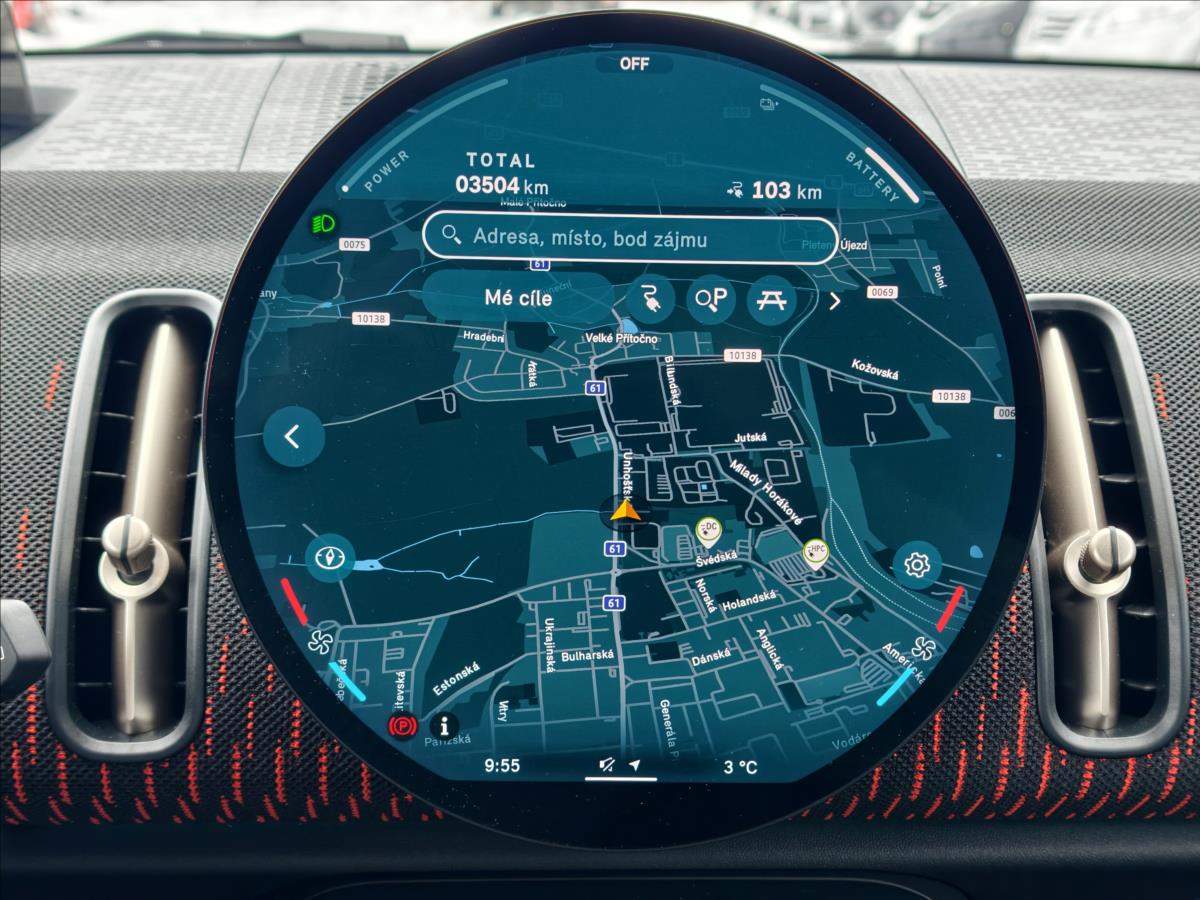The image size is (1200, 900).
Task: Select the HPC charging station marker
Action: pyautogui.click(x=816, y=551)
